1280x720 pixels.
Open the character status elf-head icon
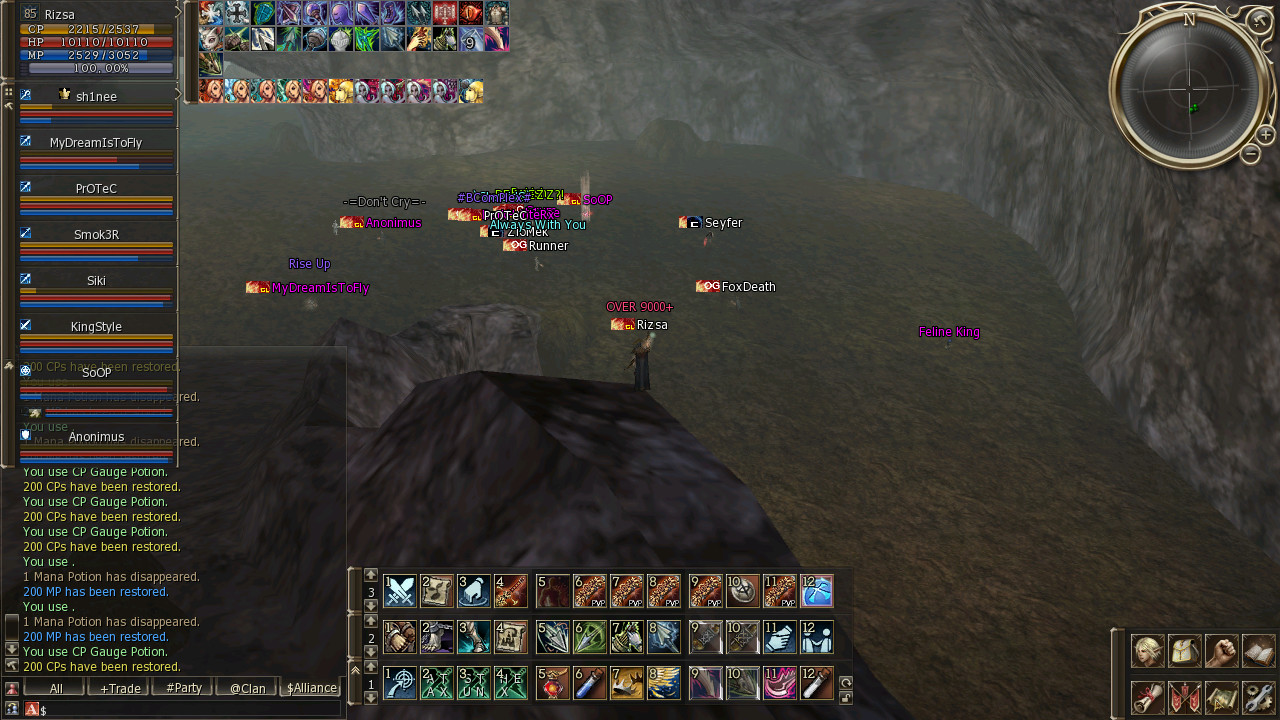coord(1147,651)
